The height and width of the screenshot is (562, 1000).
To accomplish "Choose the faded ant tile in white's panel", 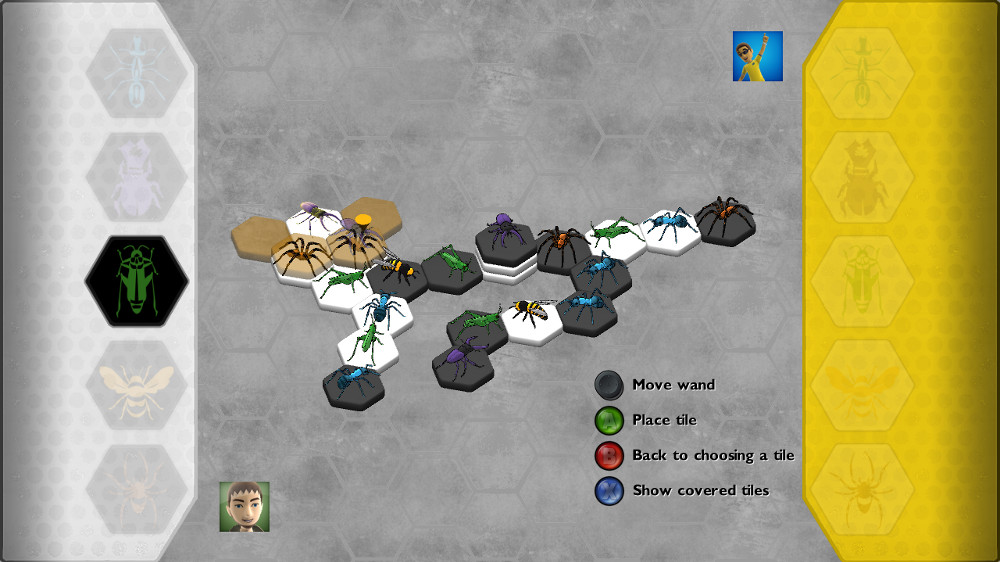I will (137, 73).
